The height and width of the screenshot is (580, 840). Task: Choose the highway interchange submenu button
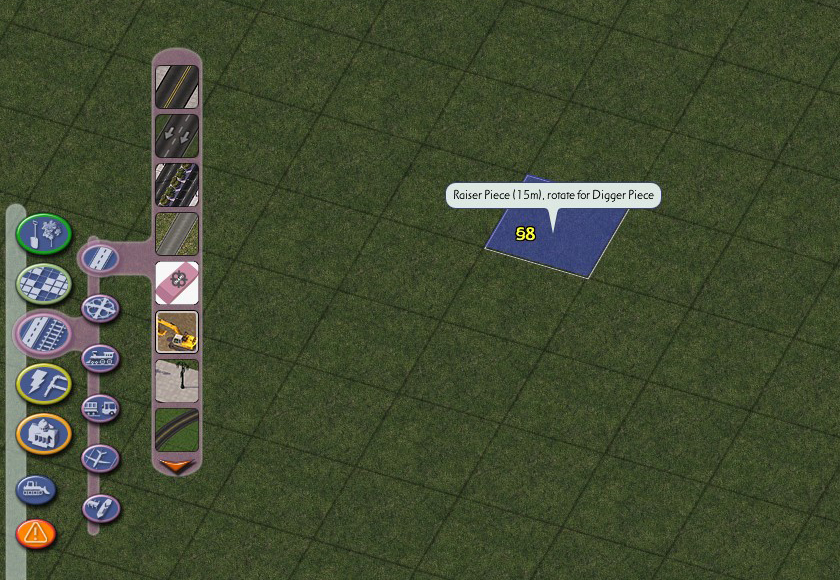100,308
